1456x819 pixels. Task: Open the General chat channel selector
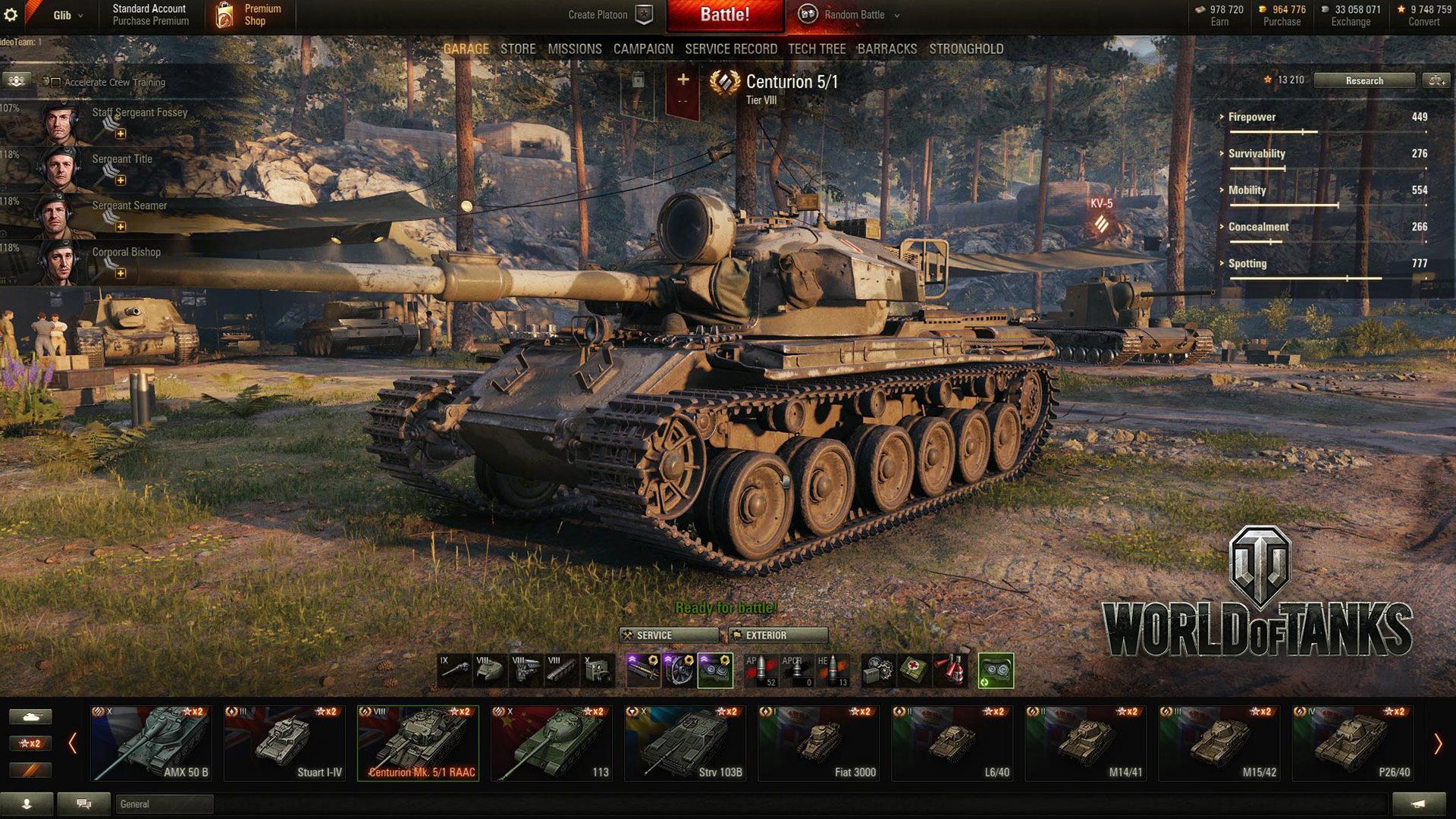pos(164,804)
